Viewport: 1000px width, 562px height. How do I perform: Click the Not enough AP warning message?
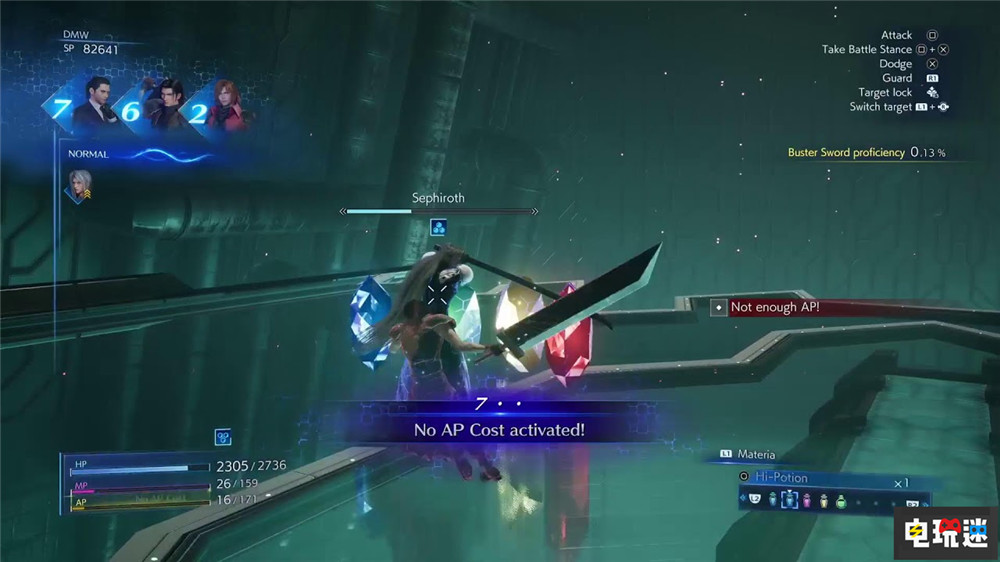774,307
